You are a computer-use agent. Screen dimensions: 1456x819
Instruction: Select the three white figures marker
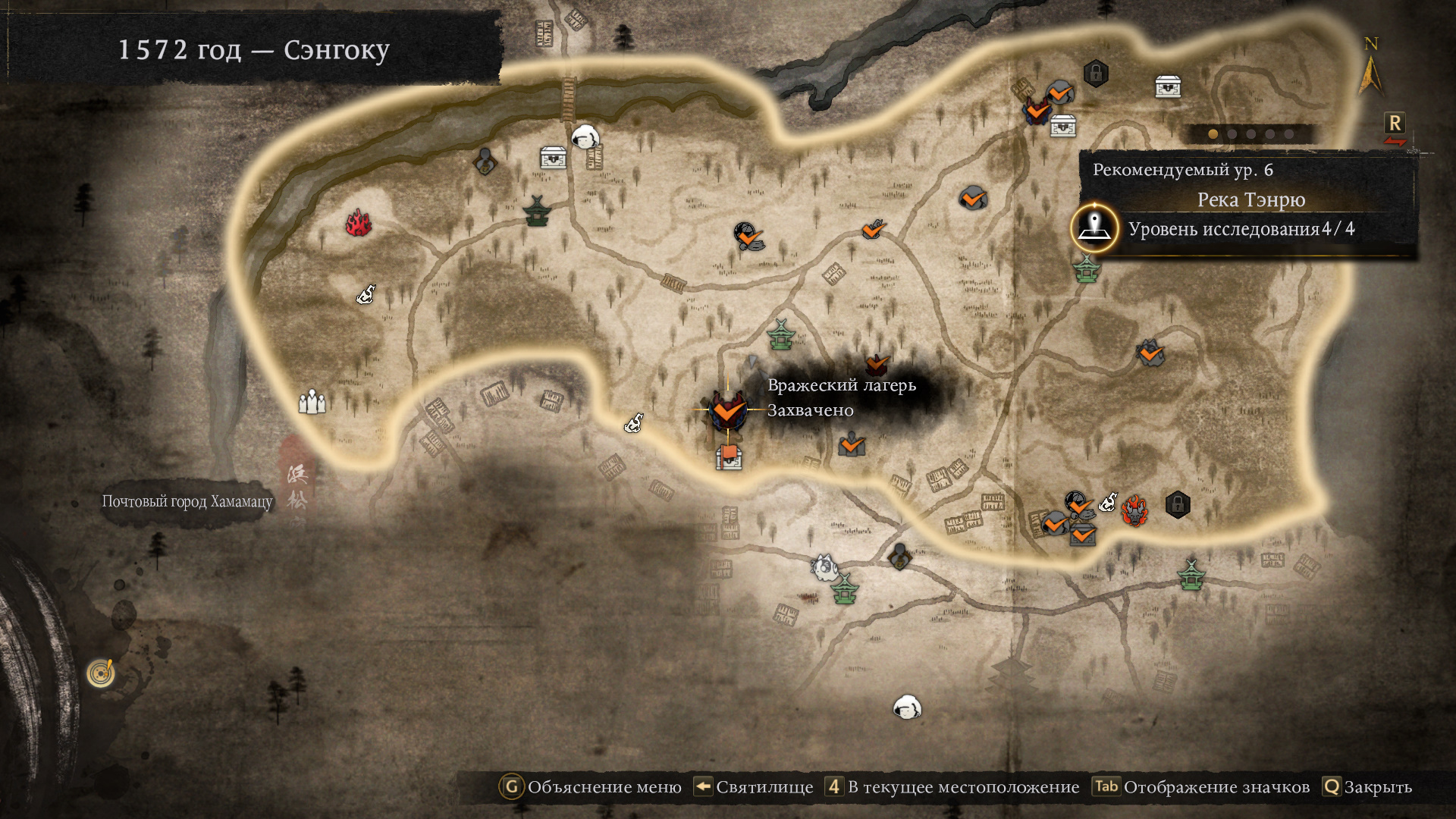312,401
